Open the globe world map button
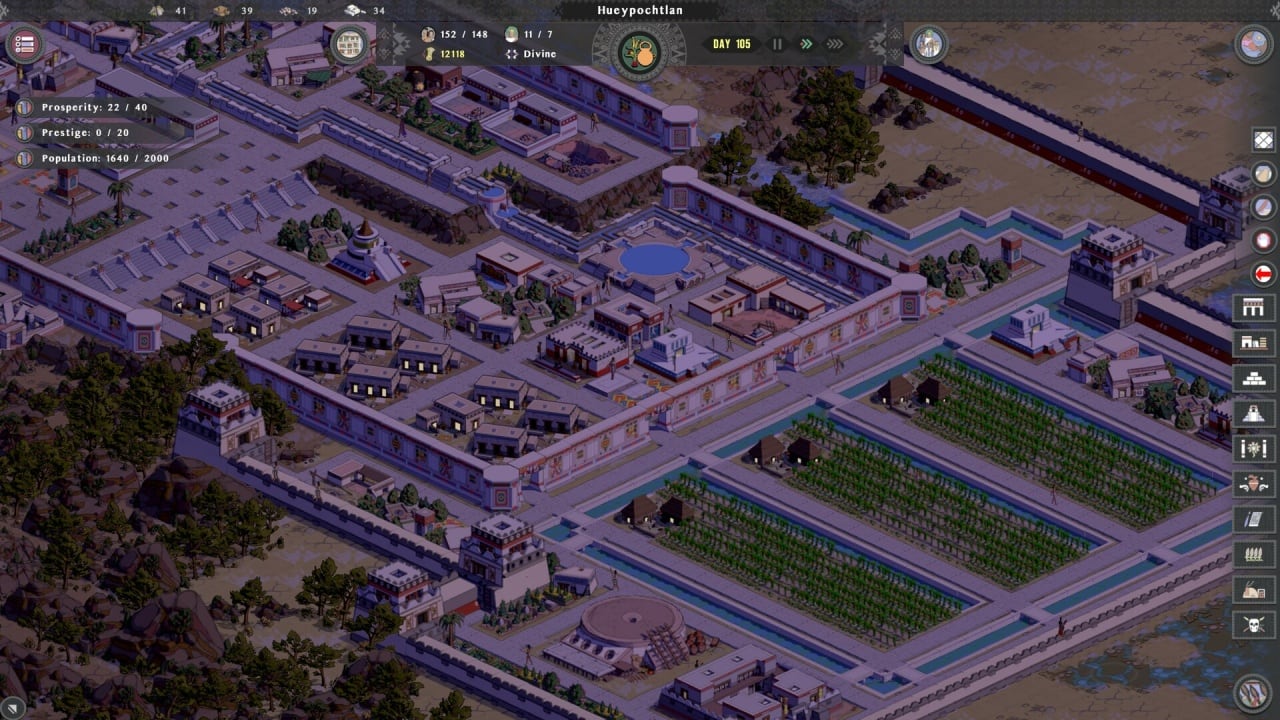This screenshot has height=720, width=1280. [1253, 44]
